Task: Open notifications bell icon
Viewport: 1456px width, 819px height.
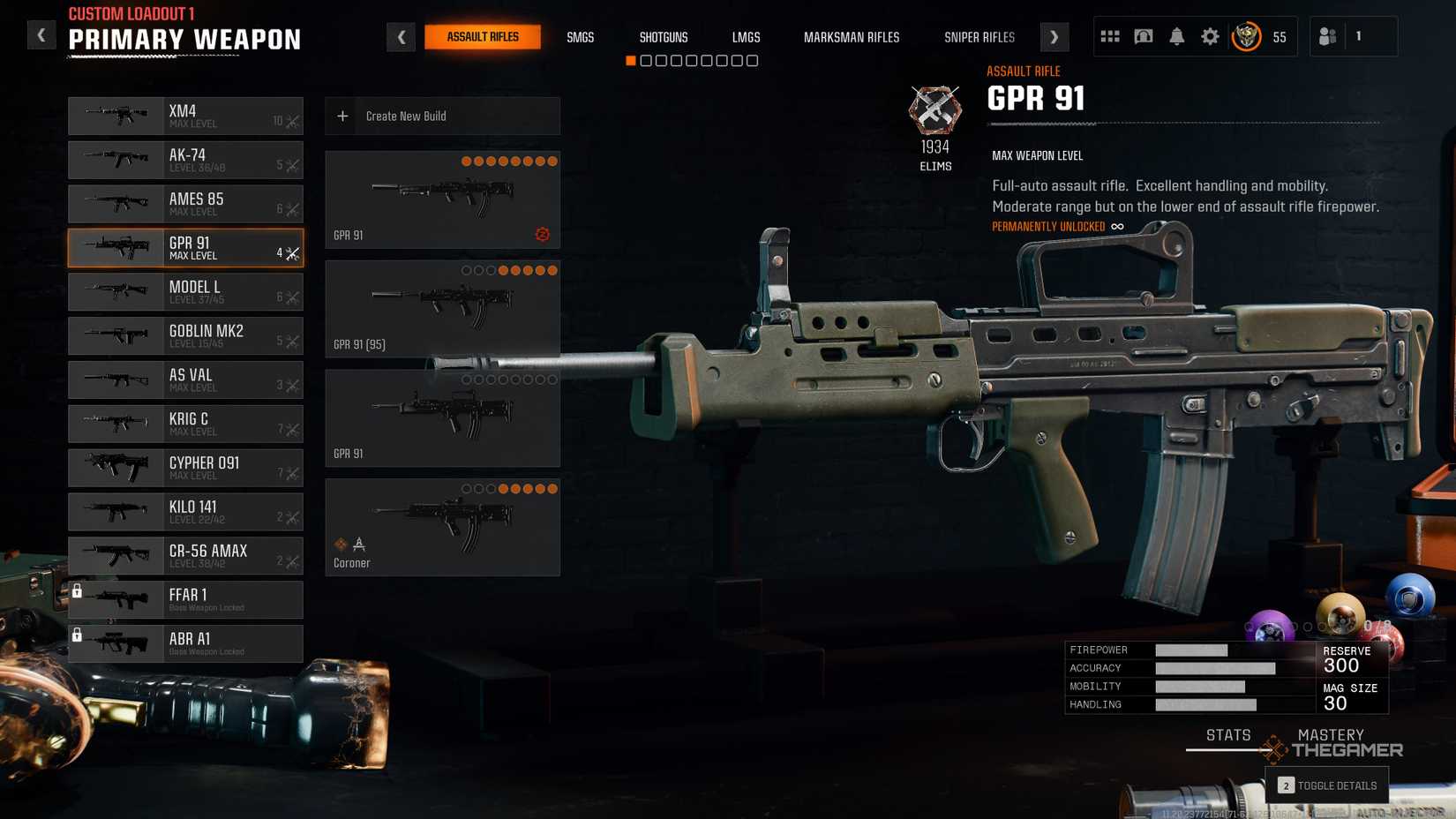Action: point(1176,36)
